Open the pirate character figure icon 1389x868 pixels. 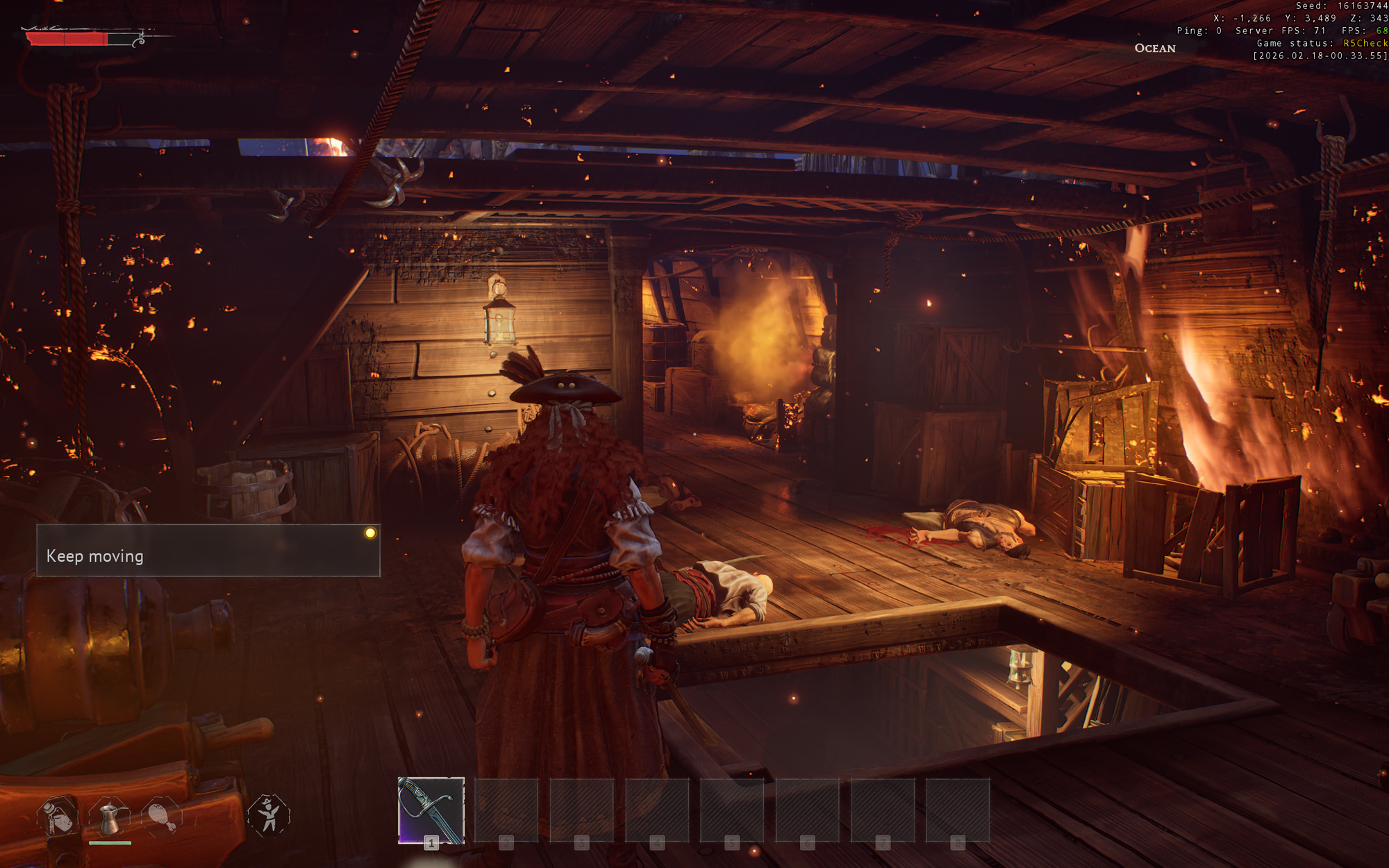(269, 815)
